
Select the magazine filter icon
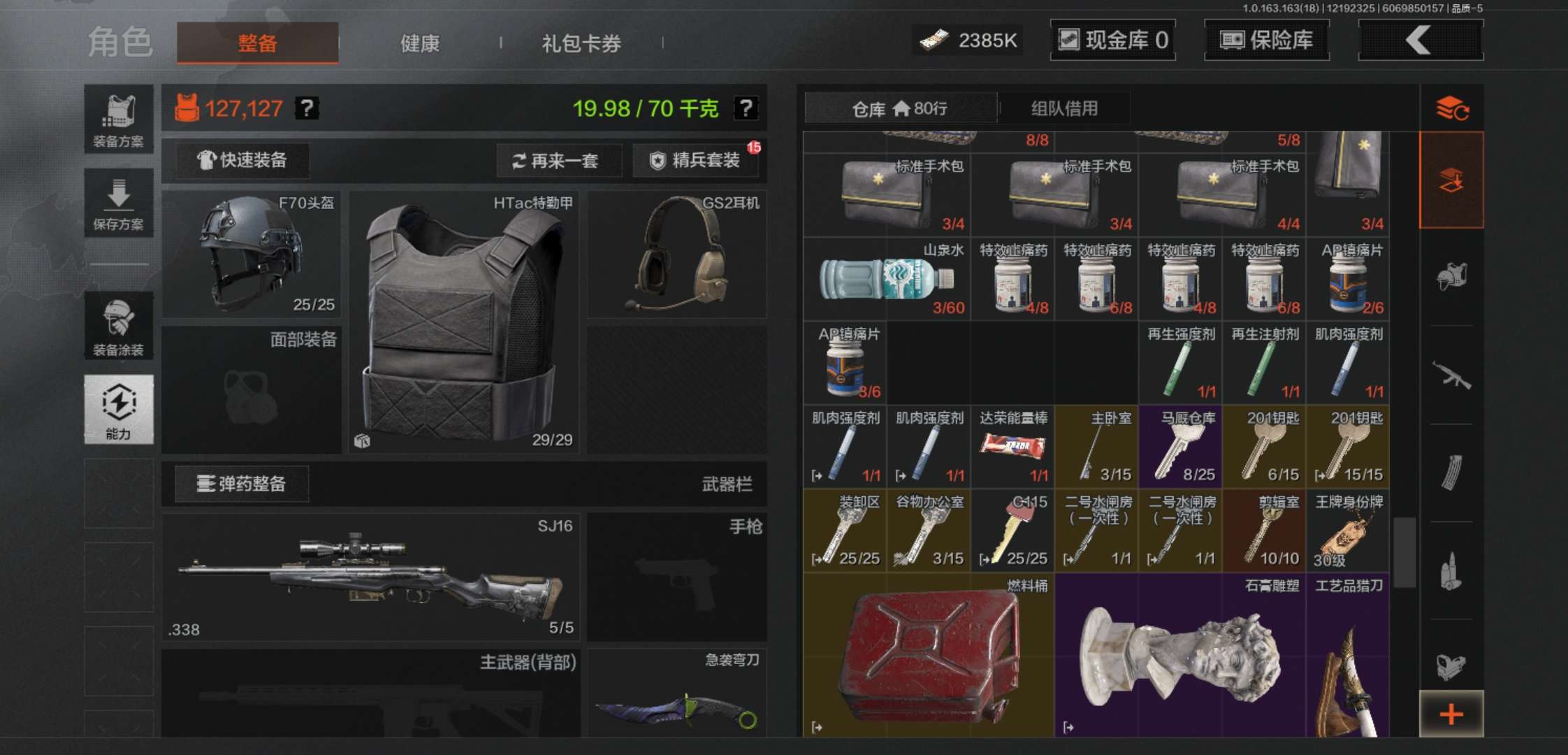[x=1452, y=472]
